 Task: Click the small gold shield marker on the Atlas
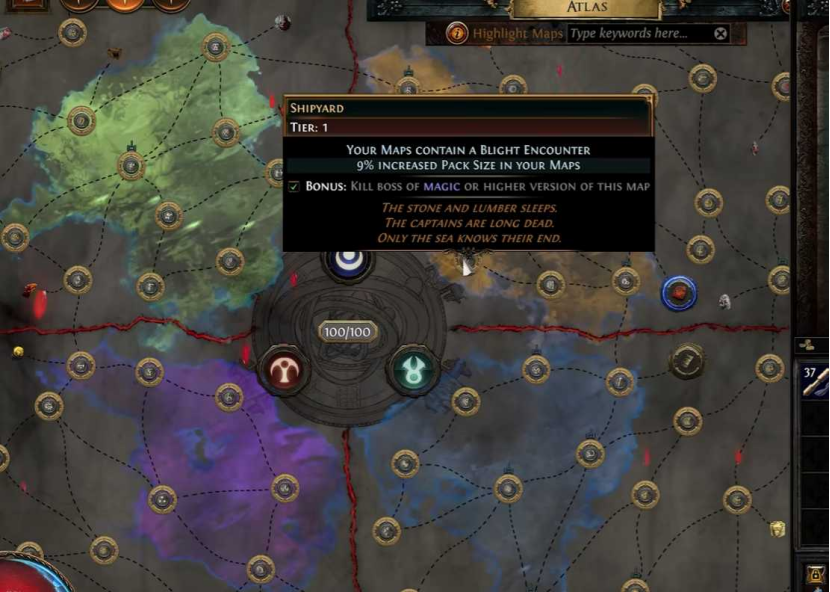pyautogui.click(x=777, y=528)
